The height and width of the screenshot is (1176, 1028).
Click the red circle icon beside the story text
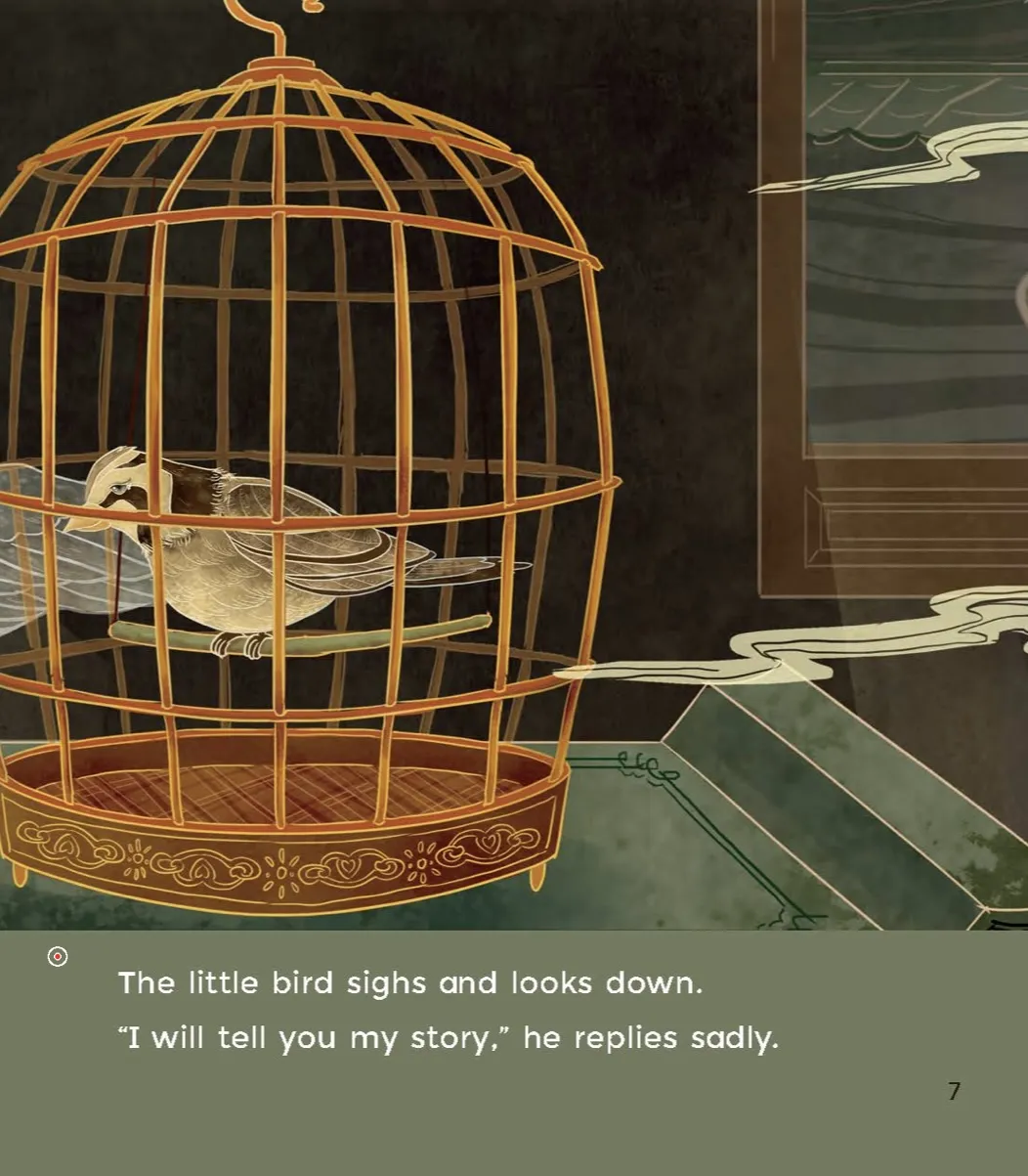(58, 957)
